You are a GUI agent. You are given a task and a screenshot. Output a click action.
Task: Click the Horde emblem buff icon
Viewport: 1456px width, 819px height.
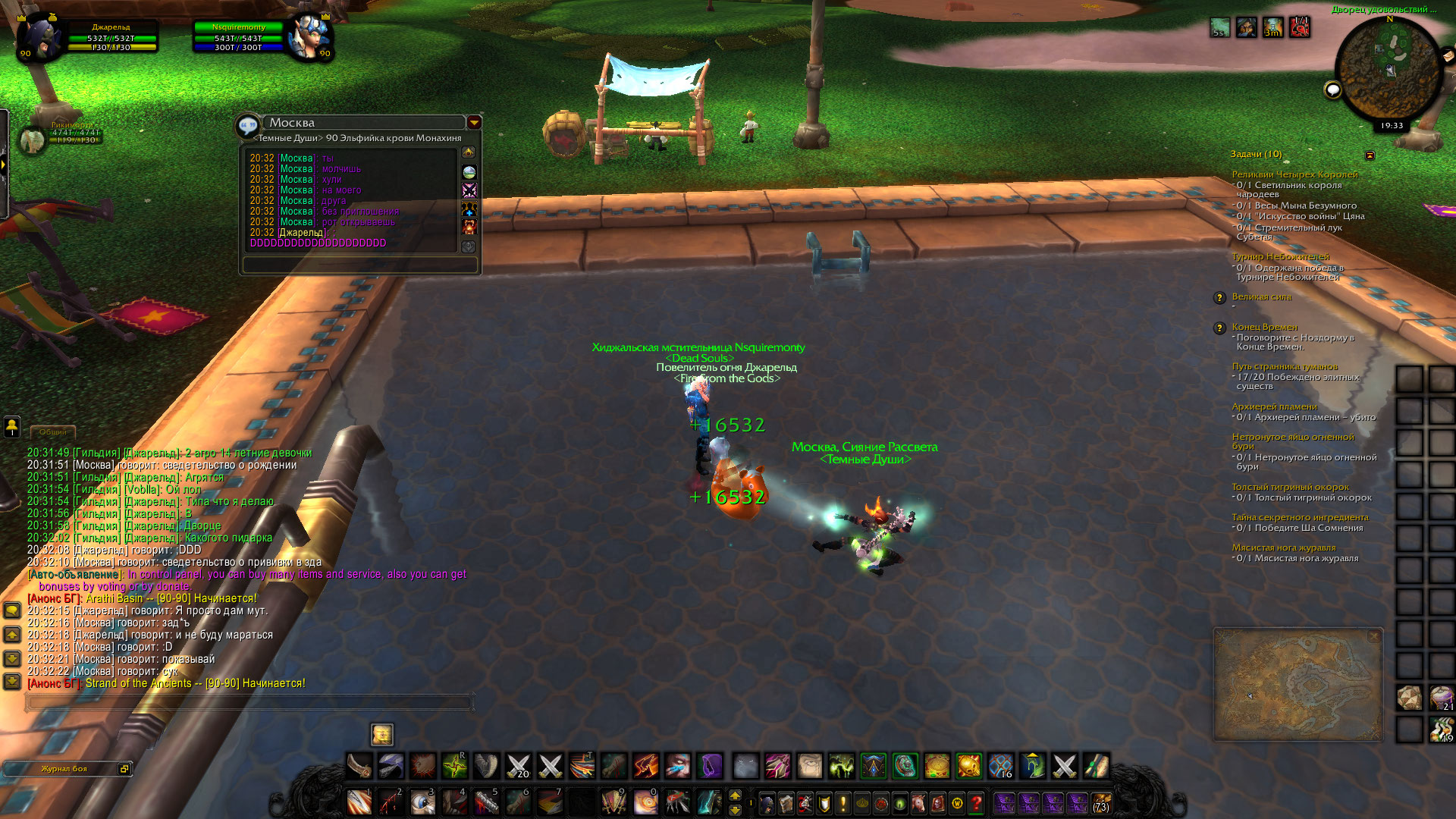tap(1300, 27)
